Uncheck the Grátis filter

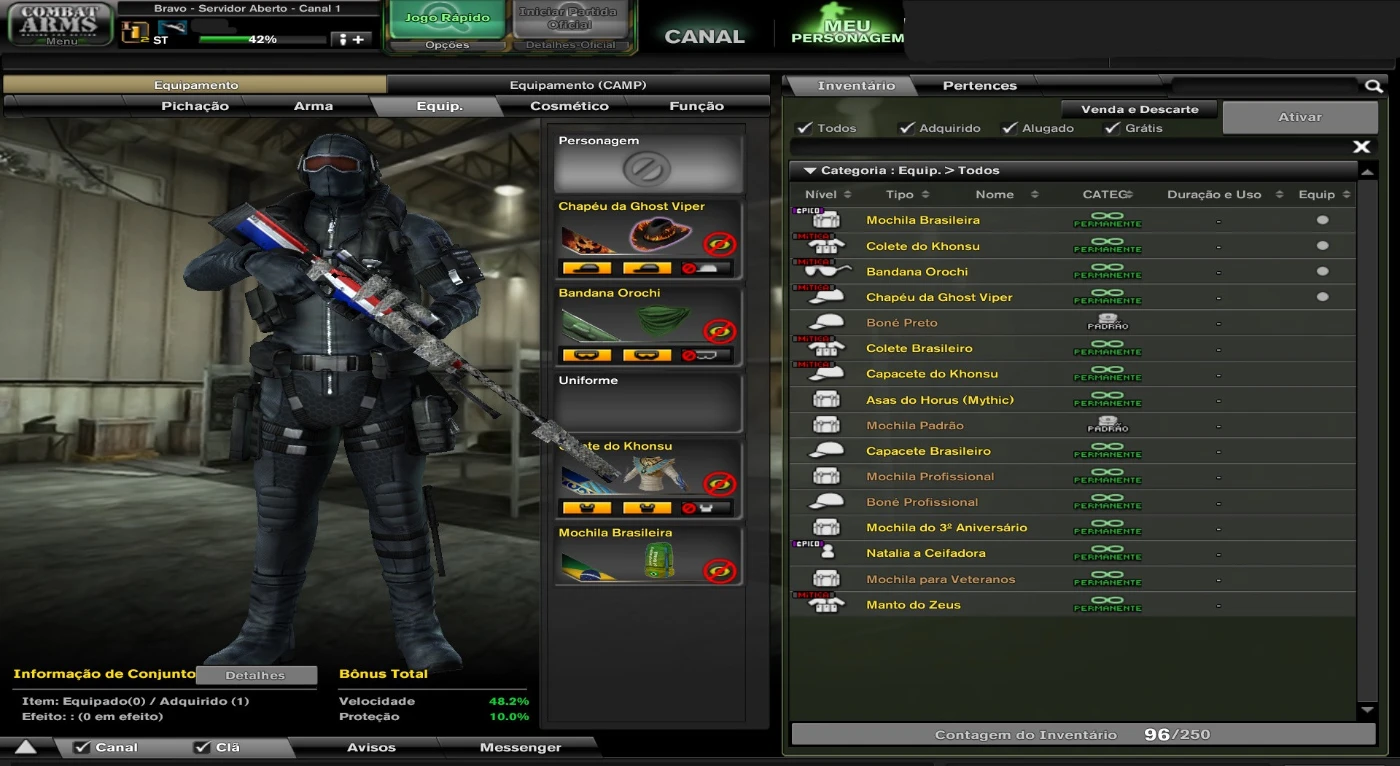1111,128
